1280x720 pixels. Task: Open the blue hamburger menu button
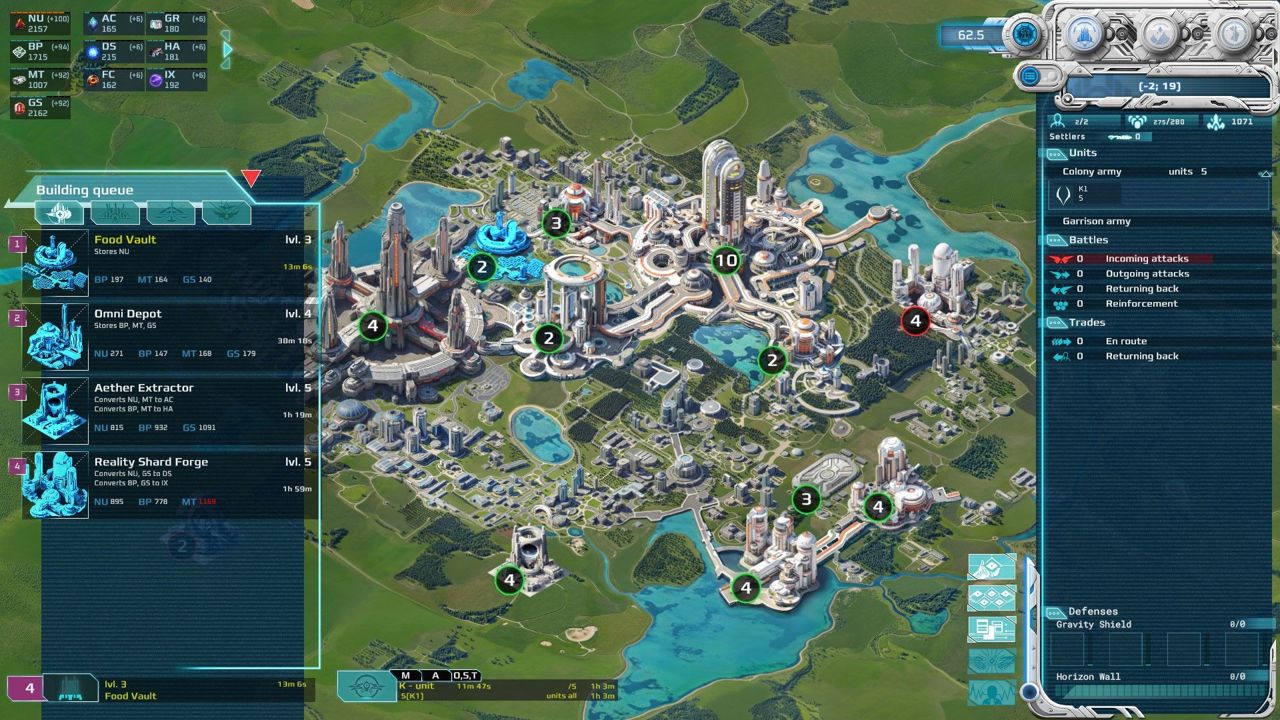(1029, 75)
